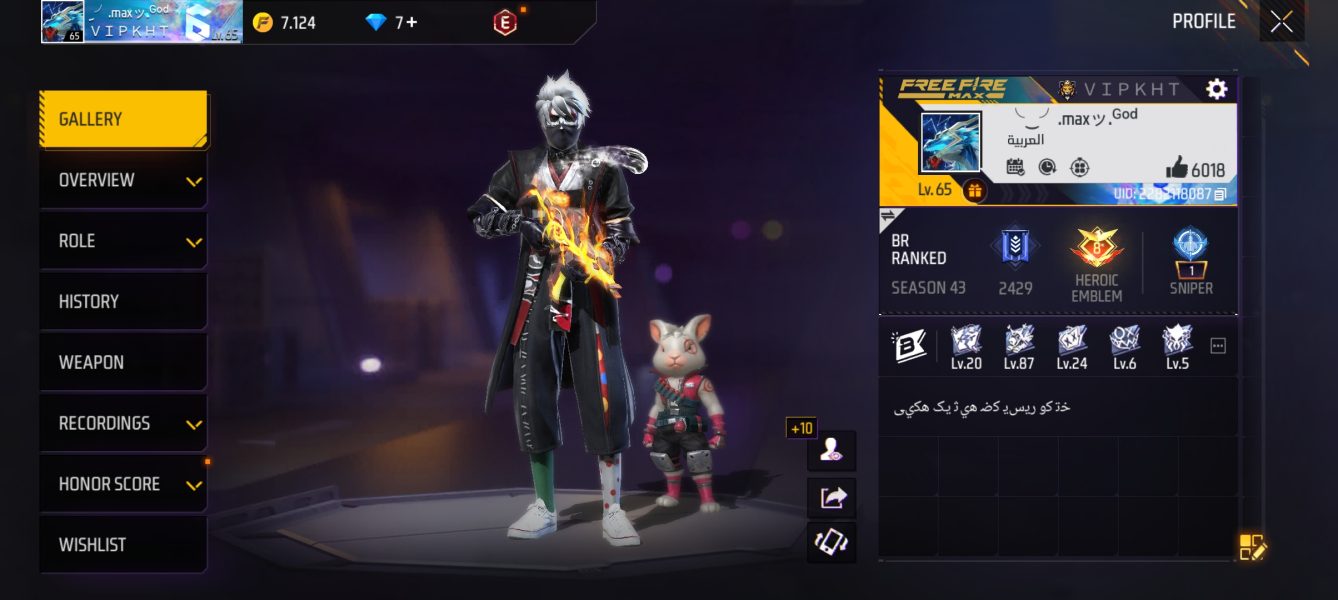Edit the profile showcase layout
This screenshot has height=600, width=1338.
click(x=1252, y=547)
